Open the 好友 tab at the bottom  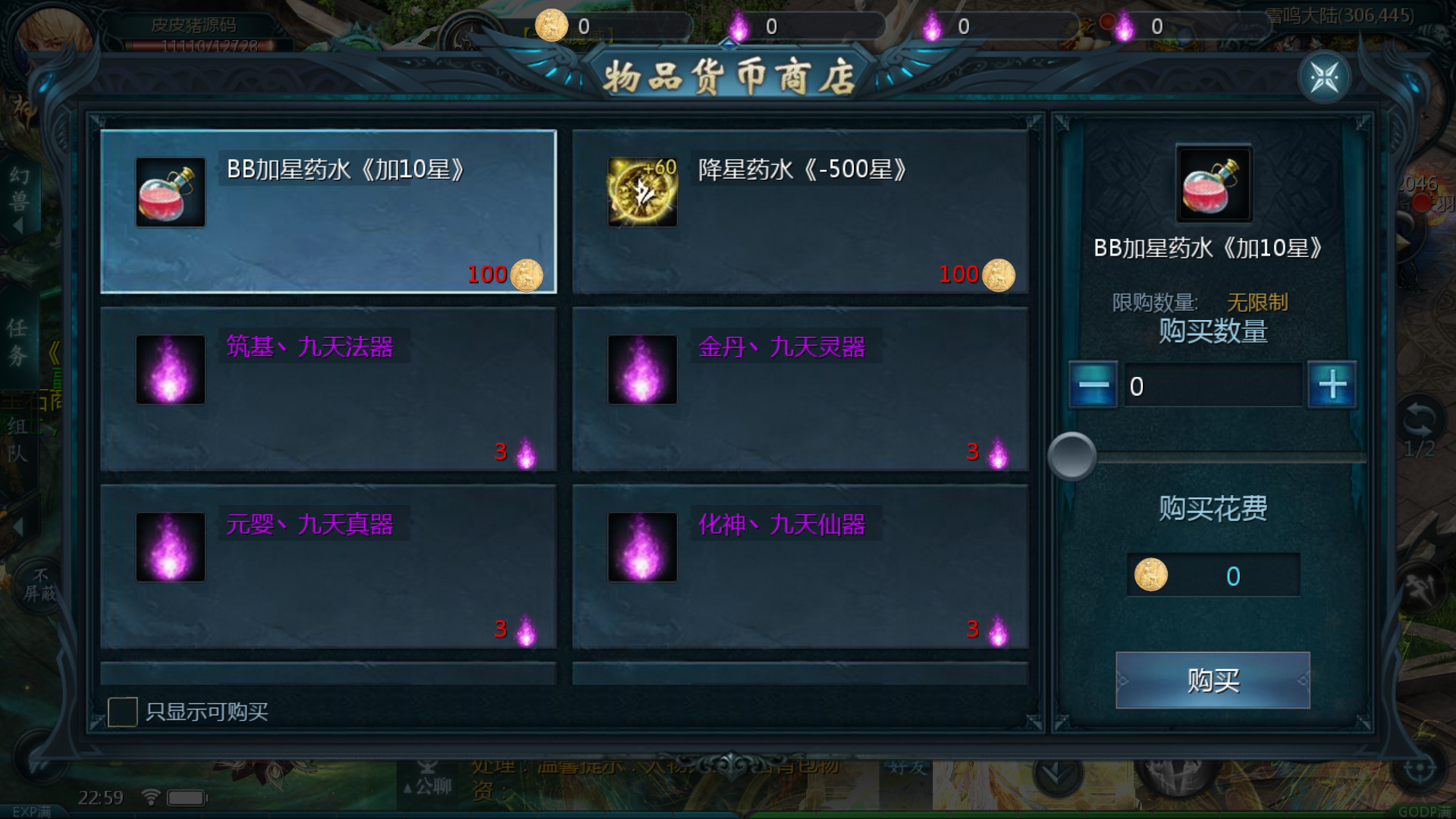[x=907, y=768]
